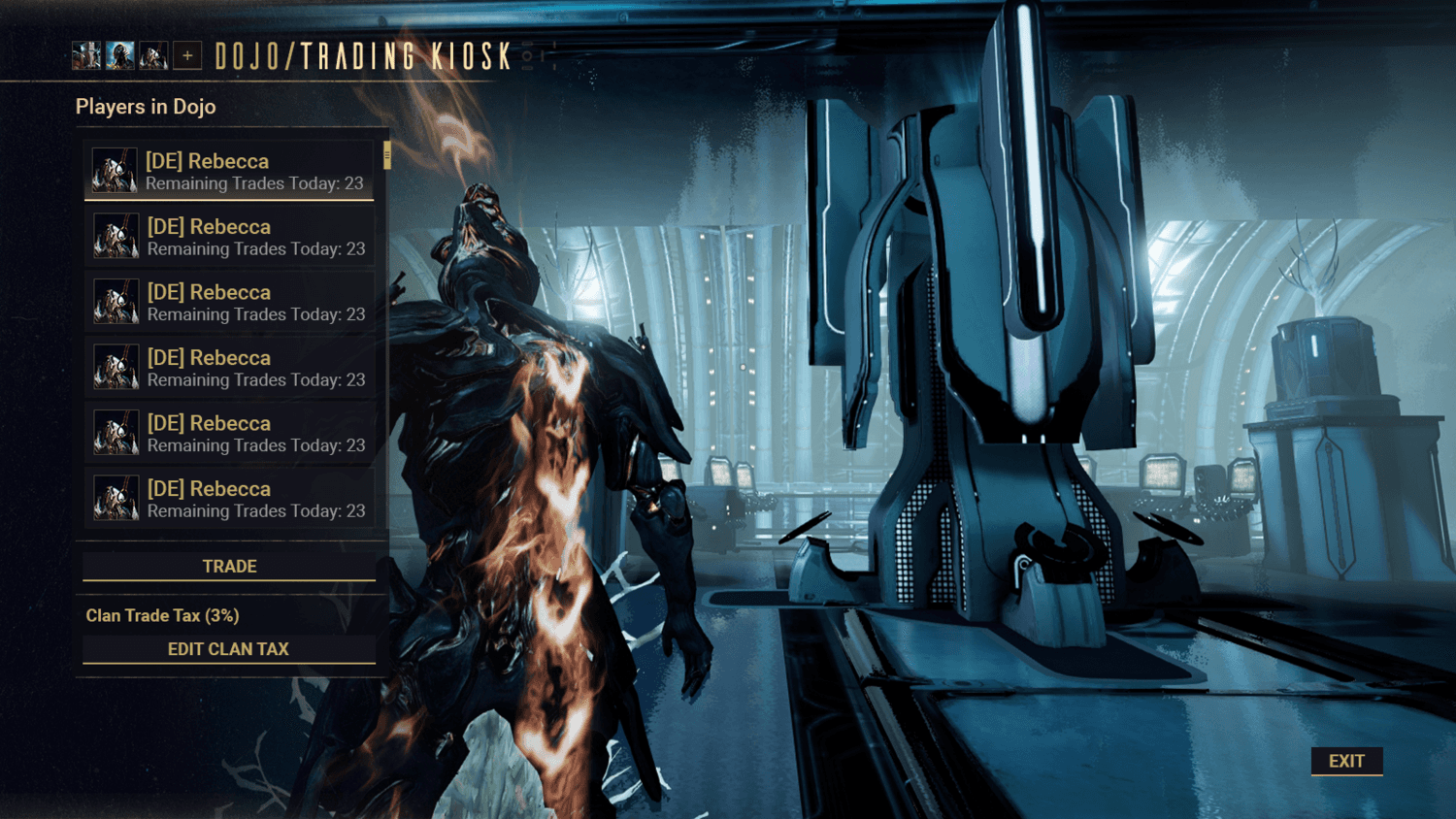Screen dimensions: 1456x819
Task: Select the squad avatar with the blue background
Action: 120,56
